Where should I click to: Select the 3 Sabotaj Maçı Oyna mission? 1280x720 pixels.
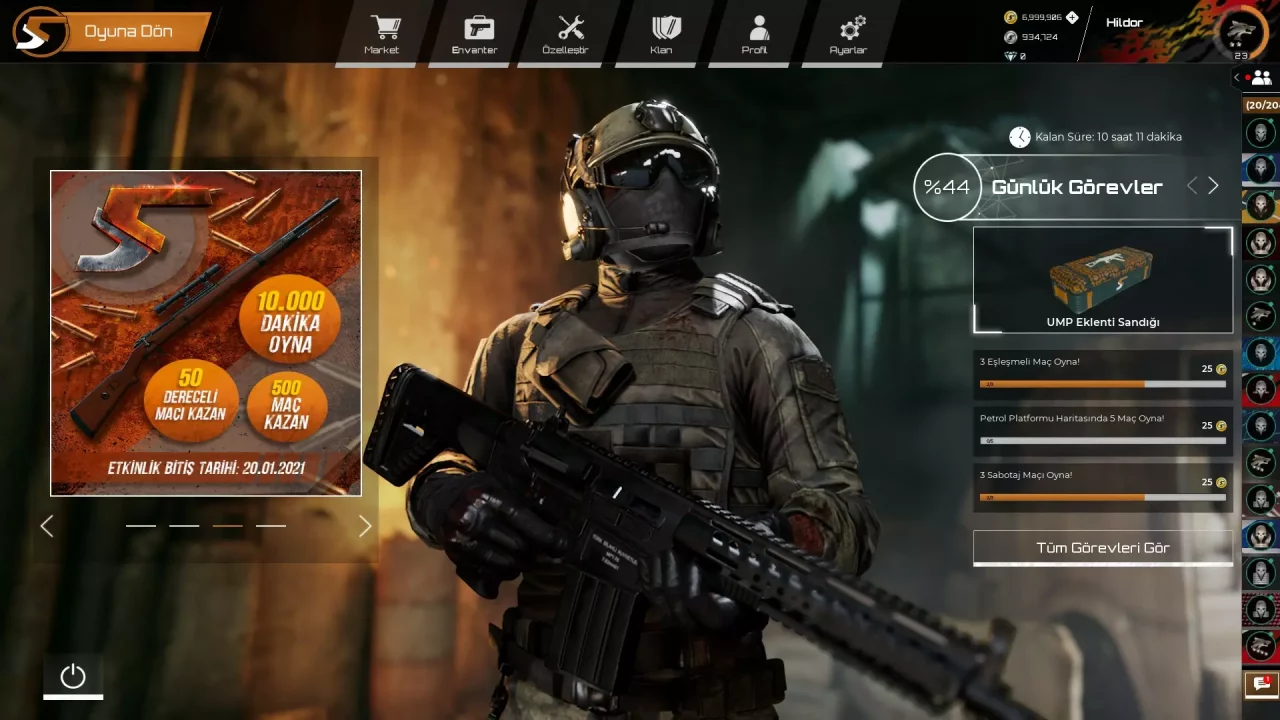(1102, 486)
